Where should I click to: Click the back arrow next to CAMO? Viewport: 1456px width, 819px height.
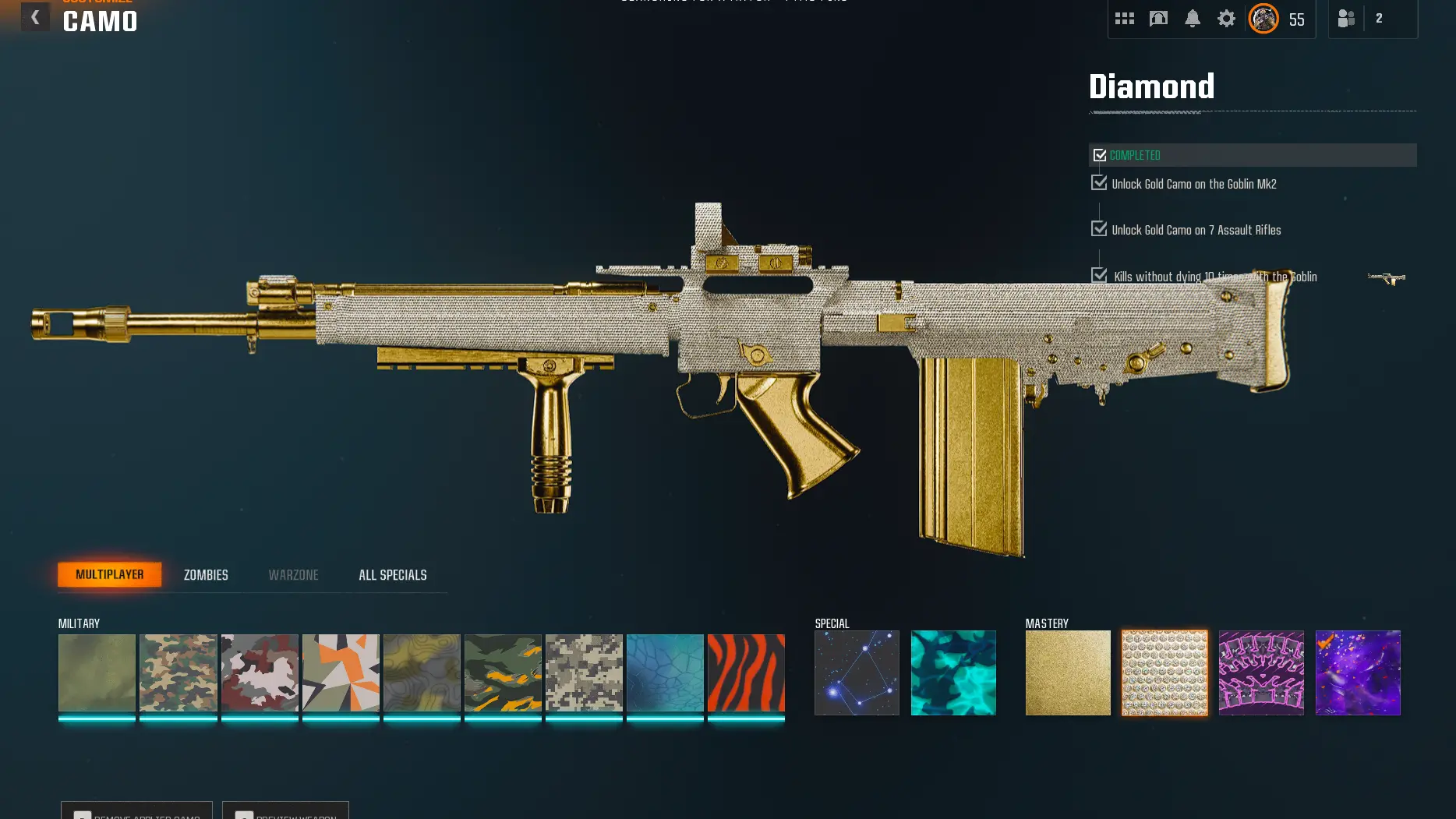[36, 16]
